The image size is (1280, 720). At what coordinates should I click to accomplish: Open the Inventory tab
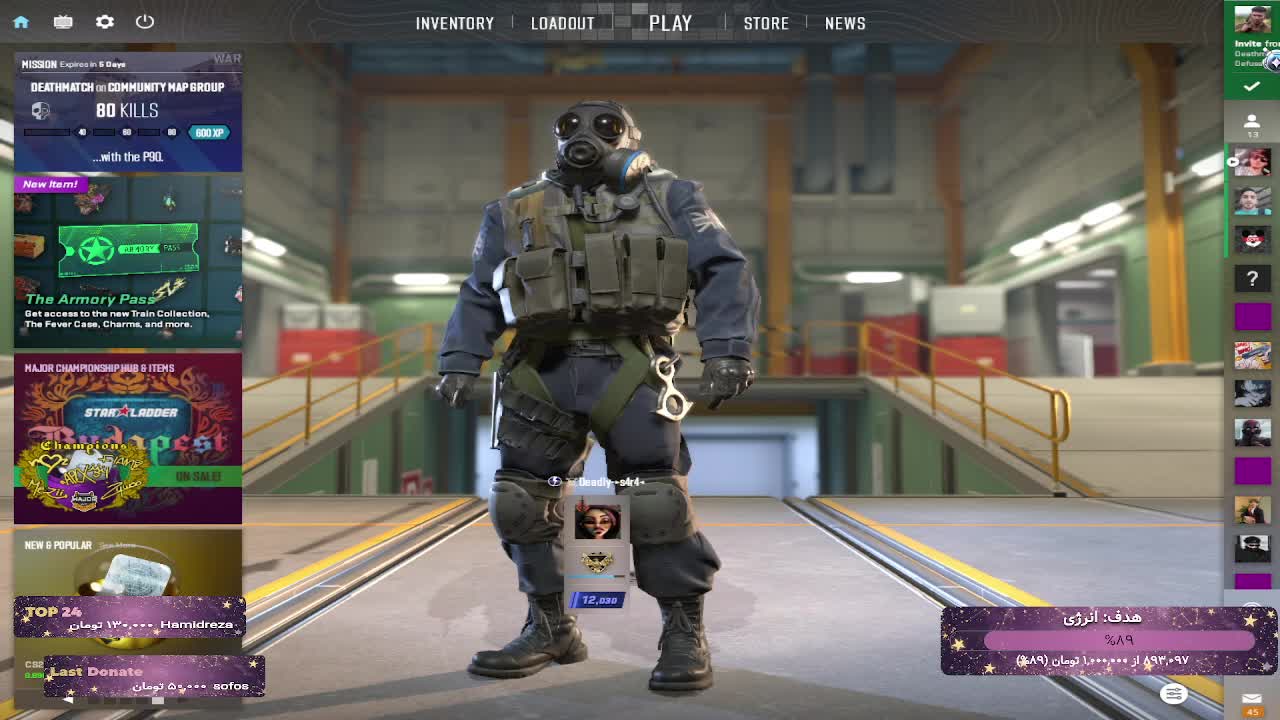click(454, 23)
